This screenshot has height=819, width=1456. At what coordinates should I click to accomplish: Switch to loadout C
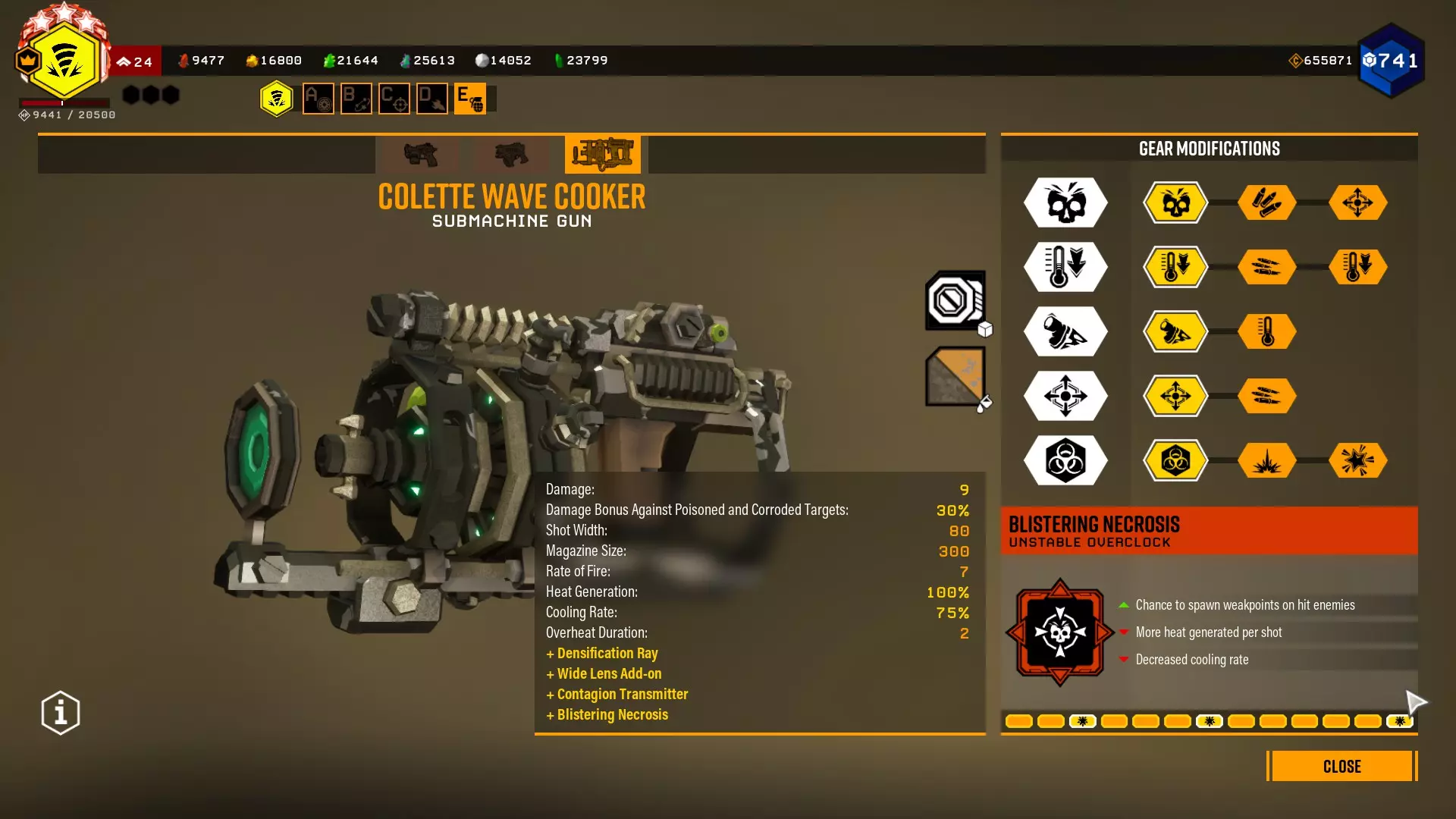394,99
